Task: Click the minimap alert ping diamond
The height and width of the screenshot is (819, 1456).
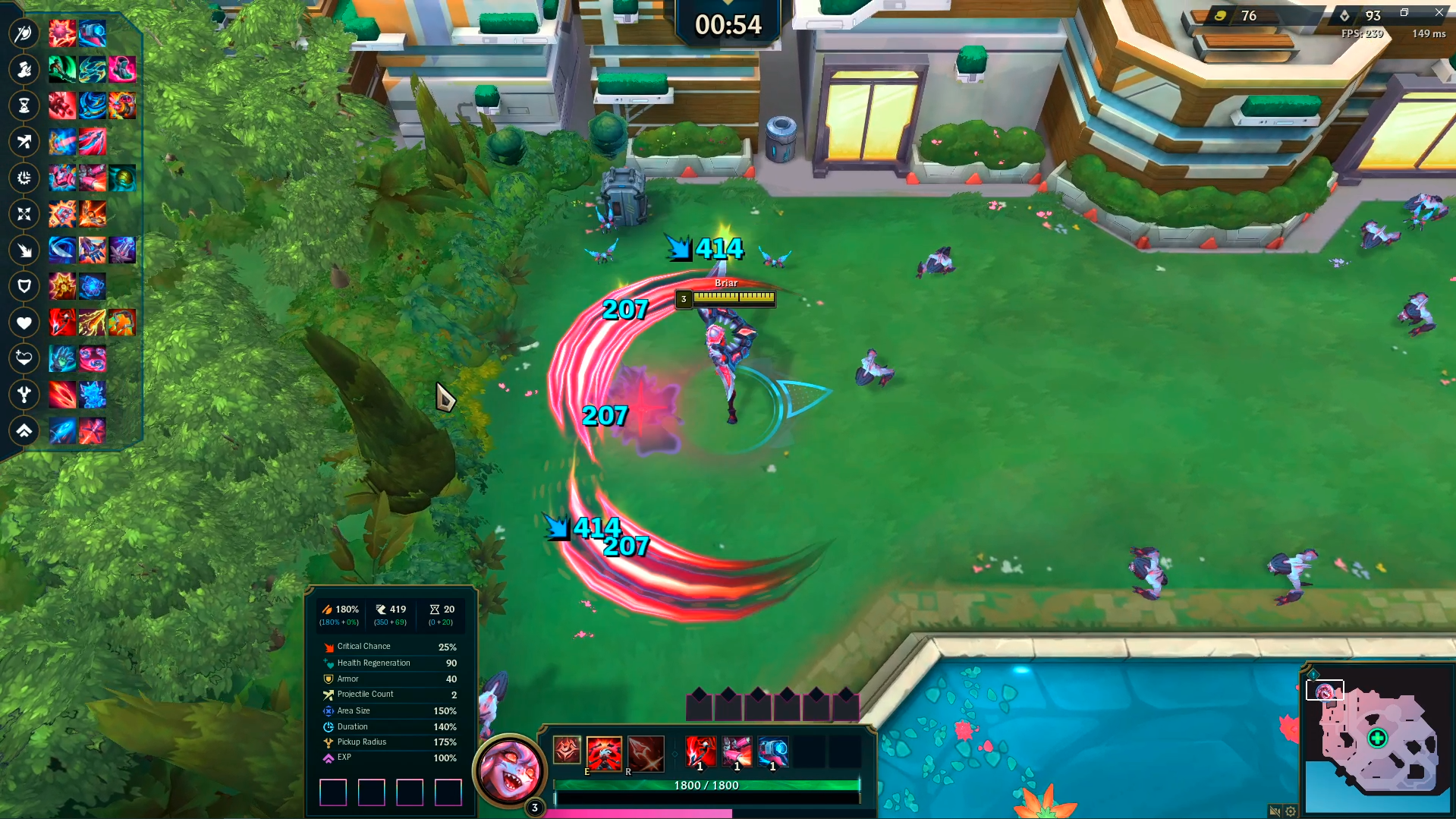Action: (1313, 674)
